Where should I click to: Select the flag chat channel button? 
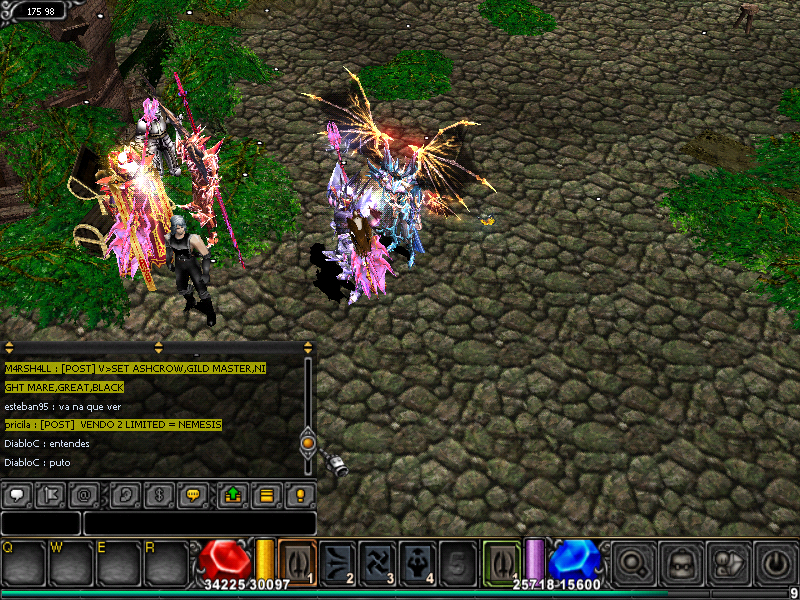pyautogui.click(x=53, y=494)
